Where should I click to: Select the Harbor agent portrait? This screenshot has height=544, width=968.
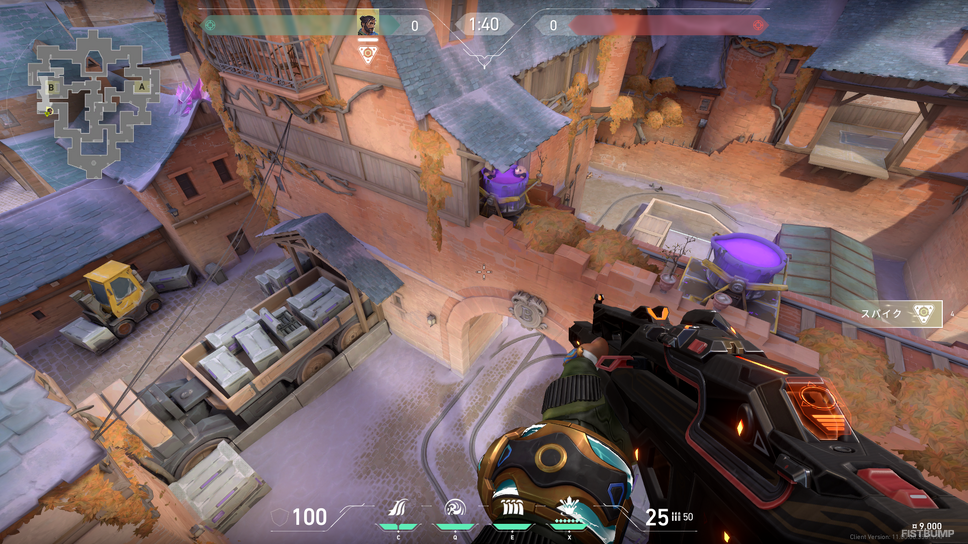368,24
